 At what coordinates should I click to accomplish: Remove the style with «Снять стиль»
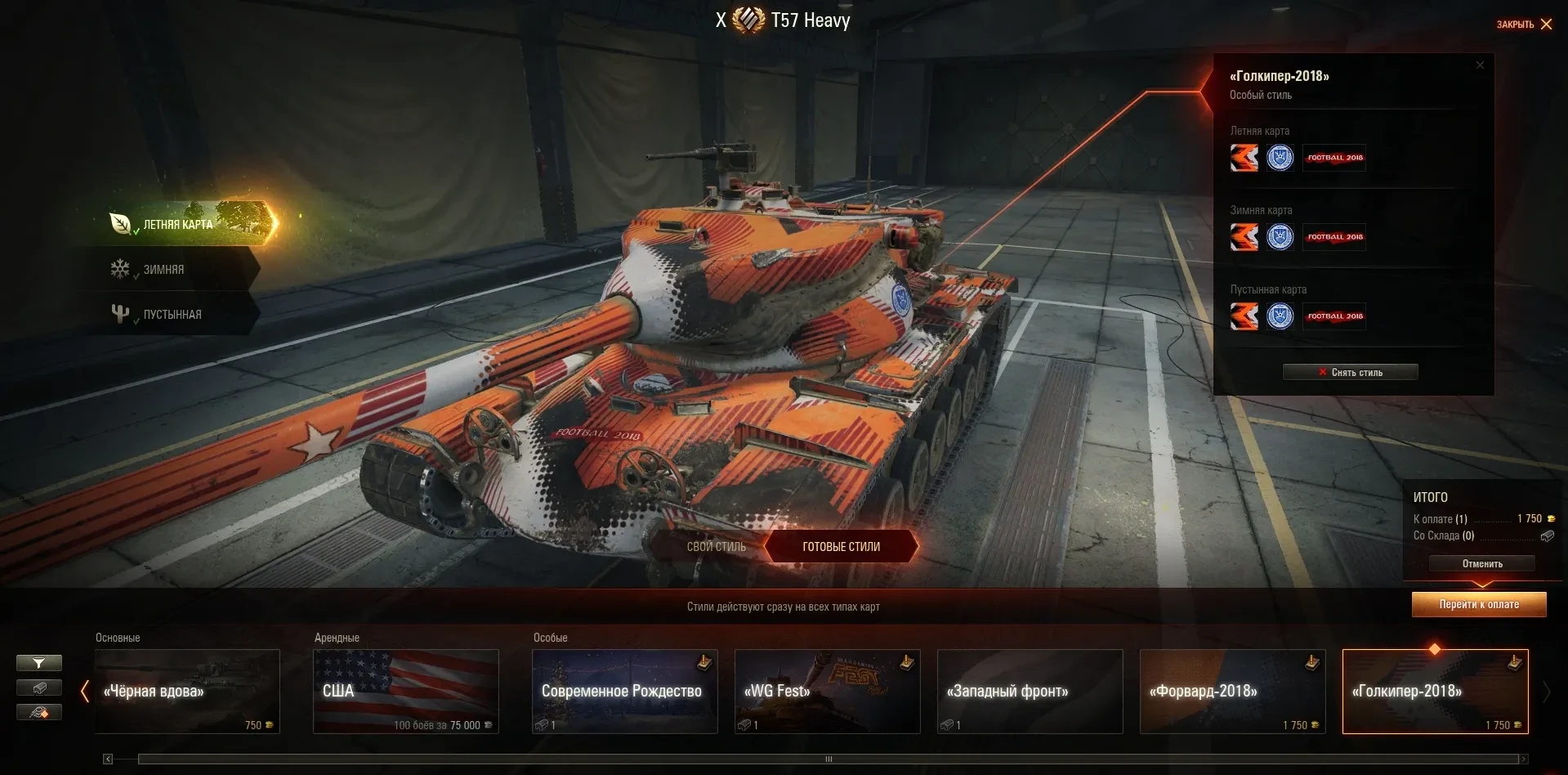point(1350,373)
